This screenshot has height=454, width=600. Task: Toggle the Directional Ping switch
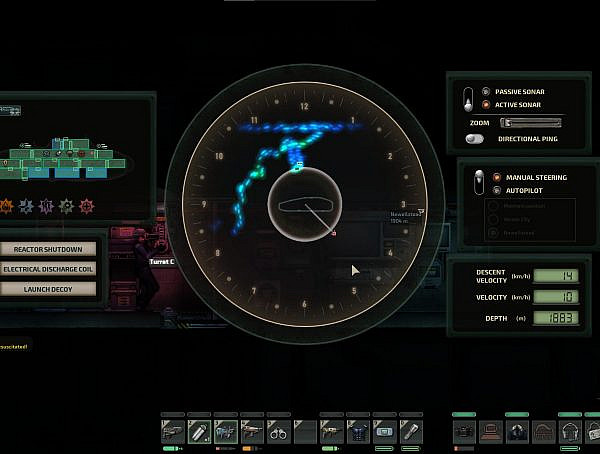(487, 138)
